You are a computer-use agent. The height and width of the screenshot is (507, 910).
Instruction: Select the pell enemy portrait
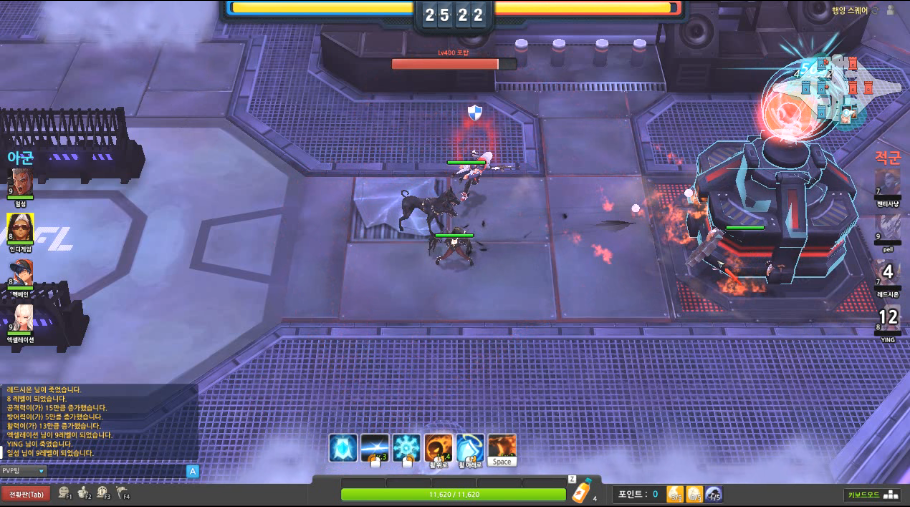pyautogui.click(x=888, y=228)
